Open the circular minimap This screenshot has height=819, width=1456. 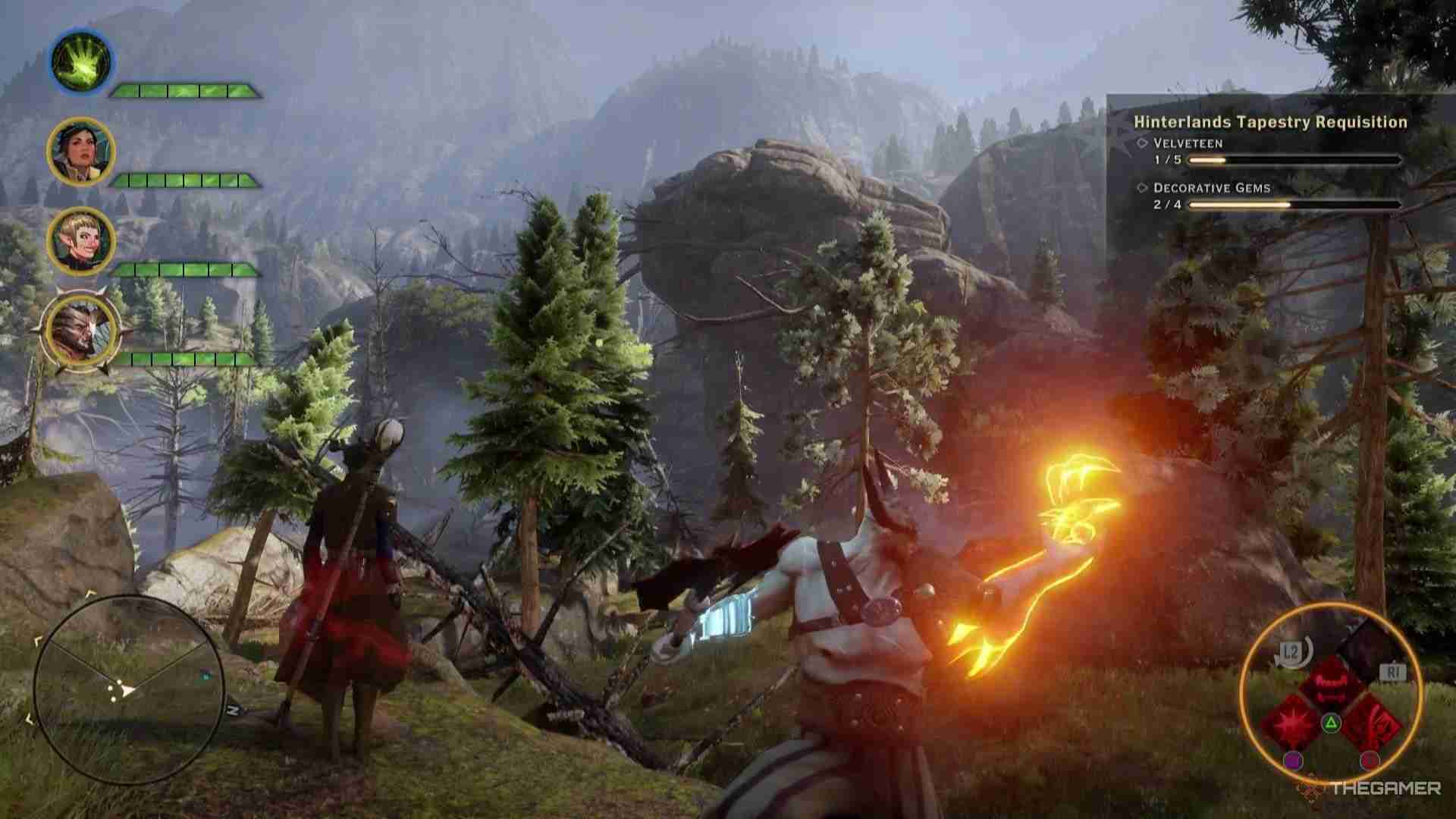click(129, 689)
